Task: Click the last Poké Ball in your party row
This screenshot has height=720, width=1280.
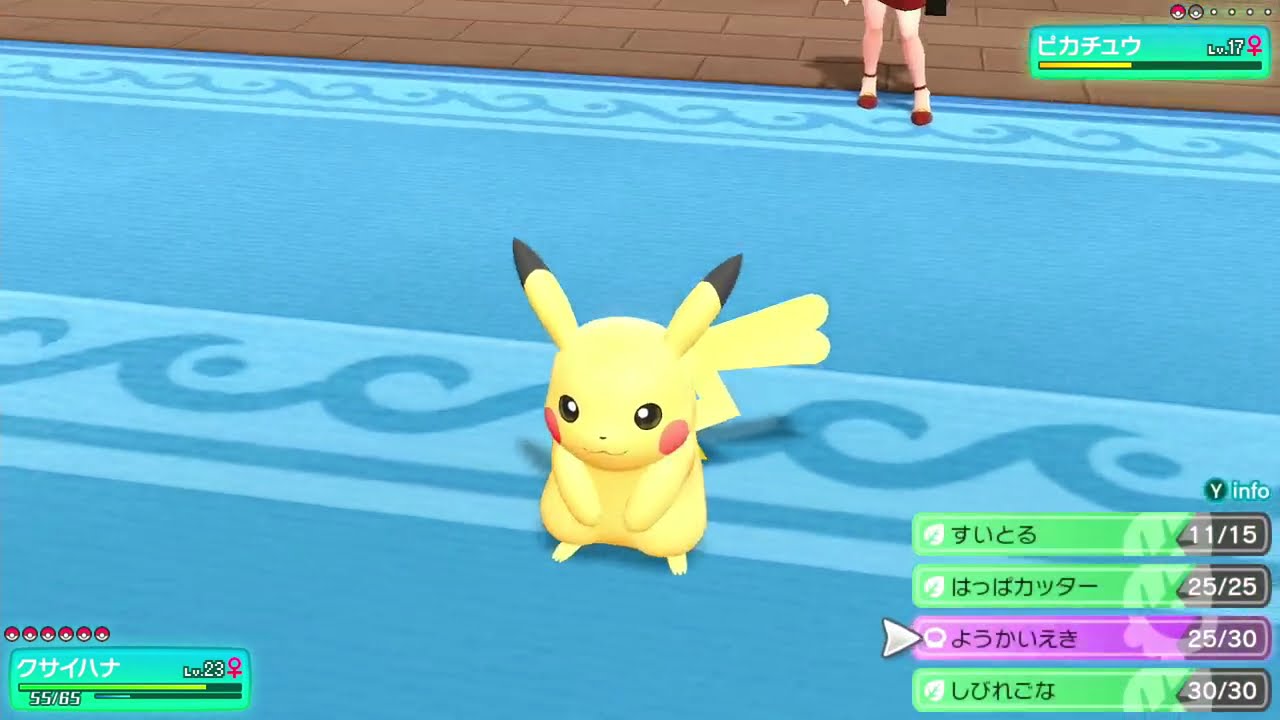Action: tap(100, 635)
